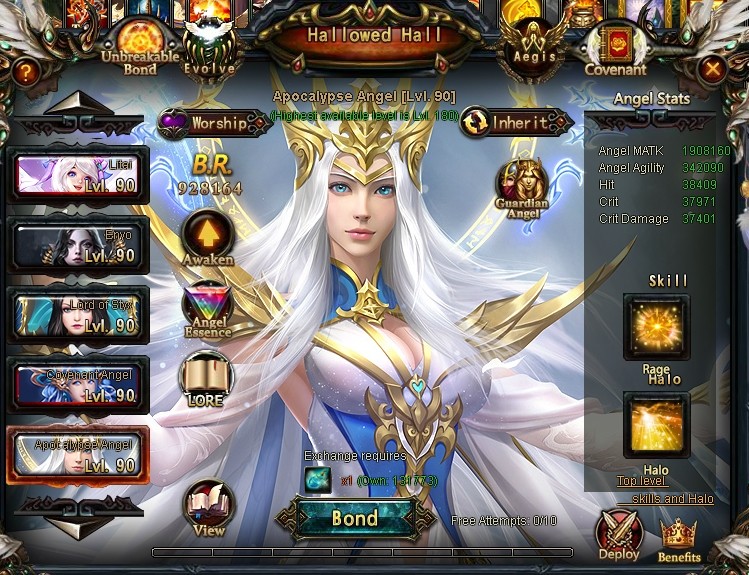Screen dimensions: 749x575
Task: Click the Bond button
Action: pos(355,518)
